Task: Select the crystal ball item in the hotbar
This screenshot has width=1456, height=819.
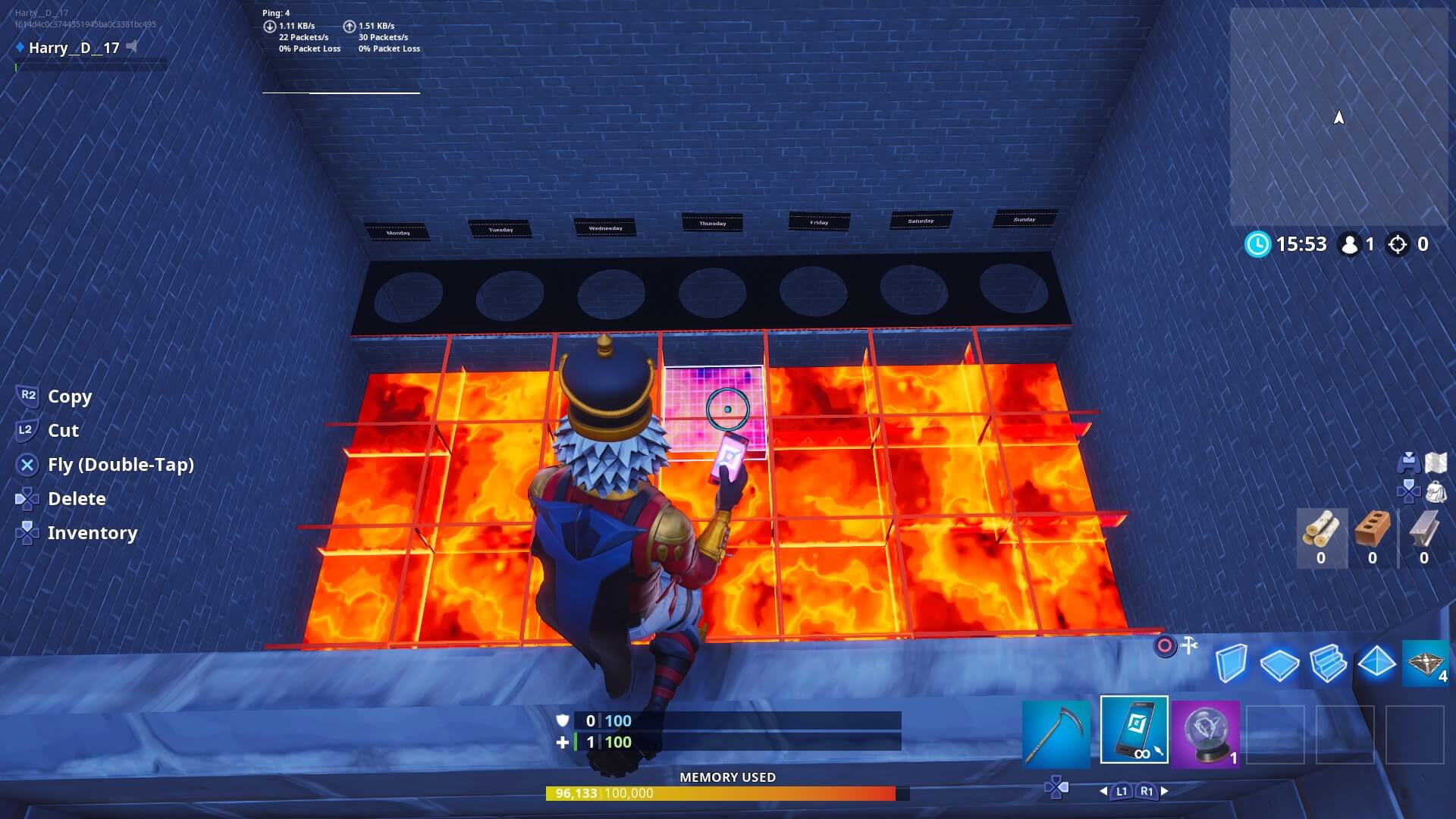Action: pos(1206,733)
